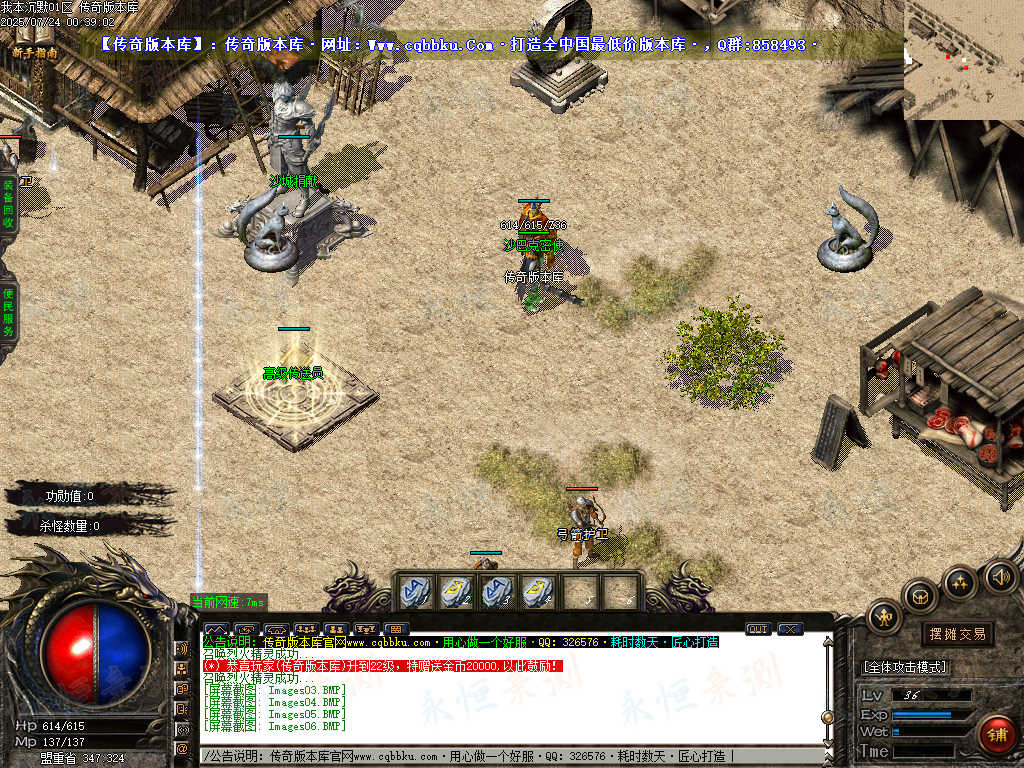The height and width of the screenshot is (768, 1024).
Task: Open the 装备回收 equipment recycling panel
Action: tap(8, 205)
